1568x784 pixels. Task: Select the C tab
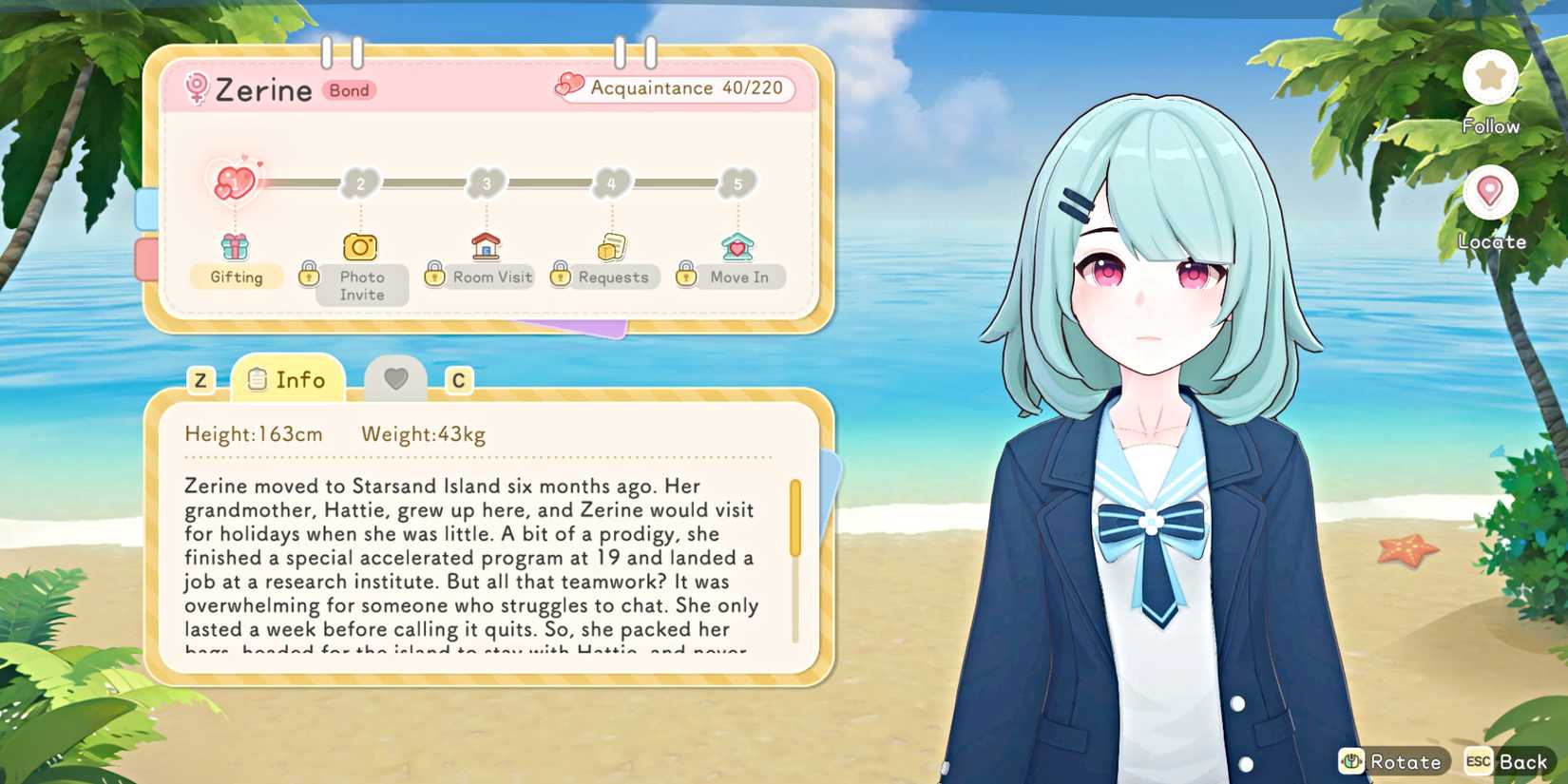[x=459, y=380]
